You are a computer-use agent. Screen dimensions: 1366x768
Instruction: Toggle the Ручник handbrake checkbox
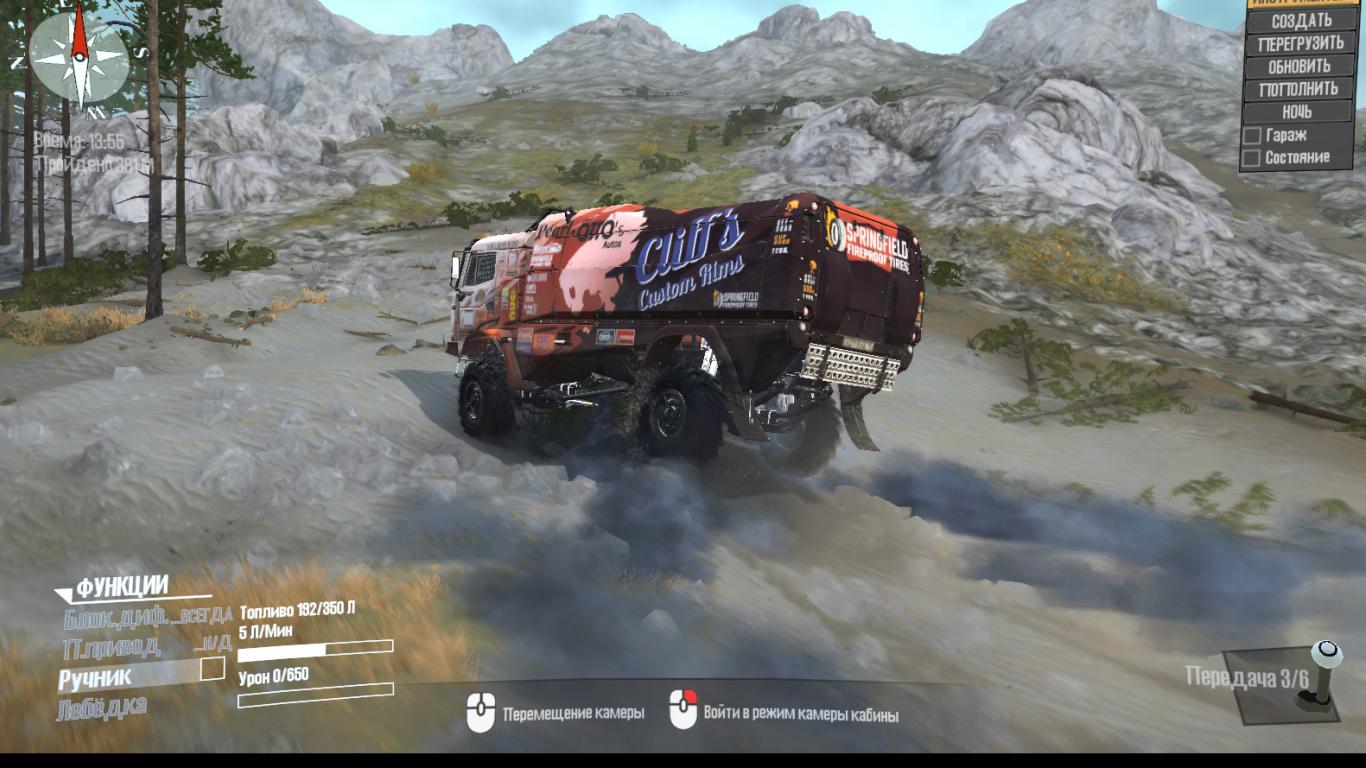point(212,669)
